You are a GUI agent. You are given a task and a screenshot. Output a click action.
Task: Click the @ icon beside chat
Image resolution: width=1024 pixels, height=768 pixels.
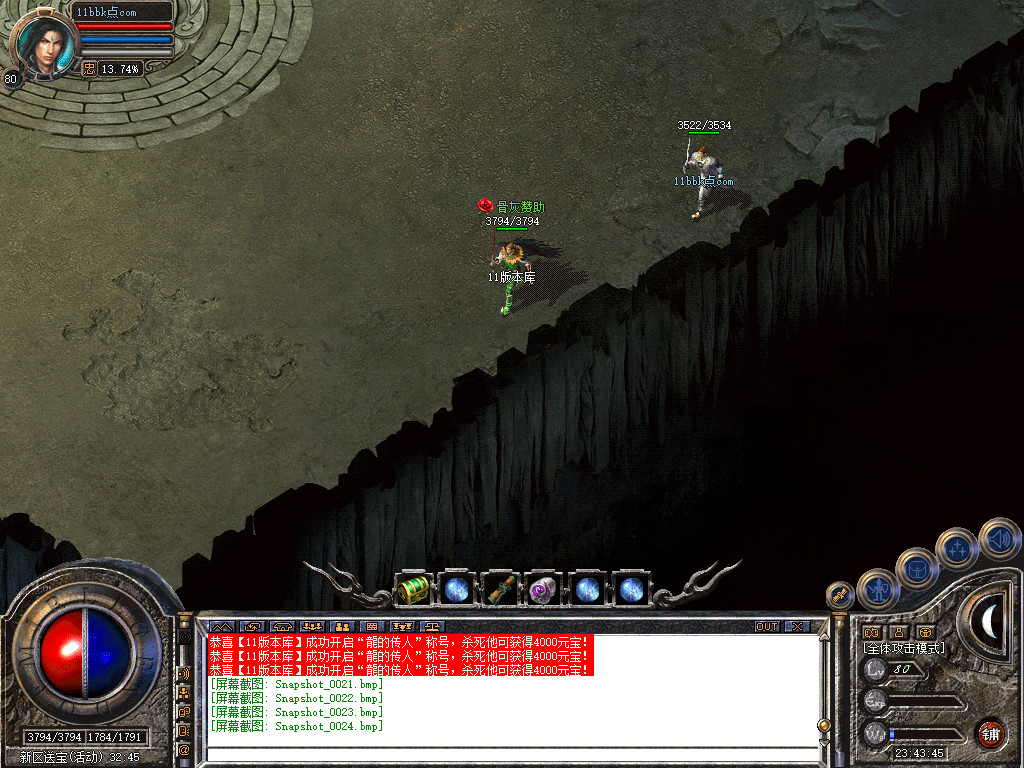click(x=184, y=749)
